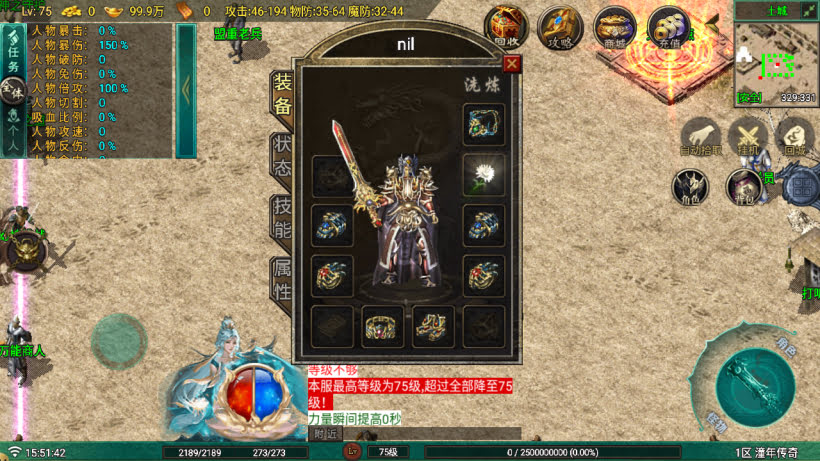Switch to the 状态 status tab
This screenshot has height=461, width=820.
[283, 156]
